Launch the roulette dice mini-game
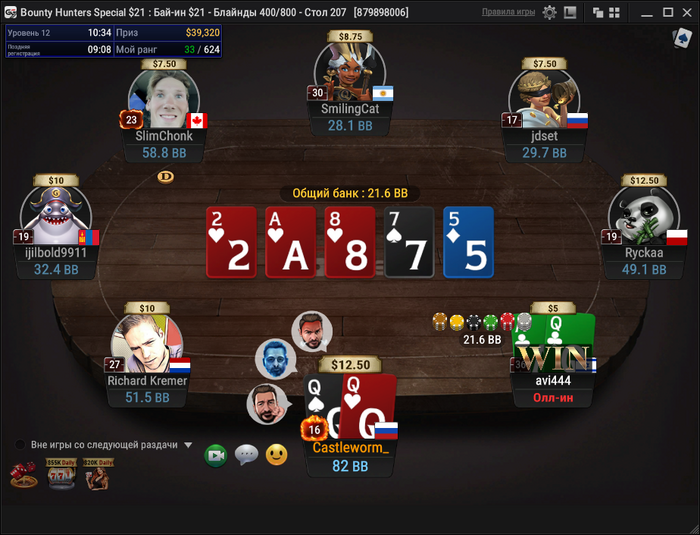The height and width of the screenshot is (535, 700). [23, 475]
